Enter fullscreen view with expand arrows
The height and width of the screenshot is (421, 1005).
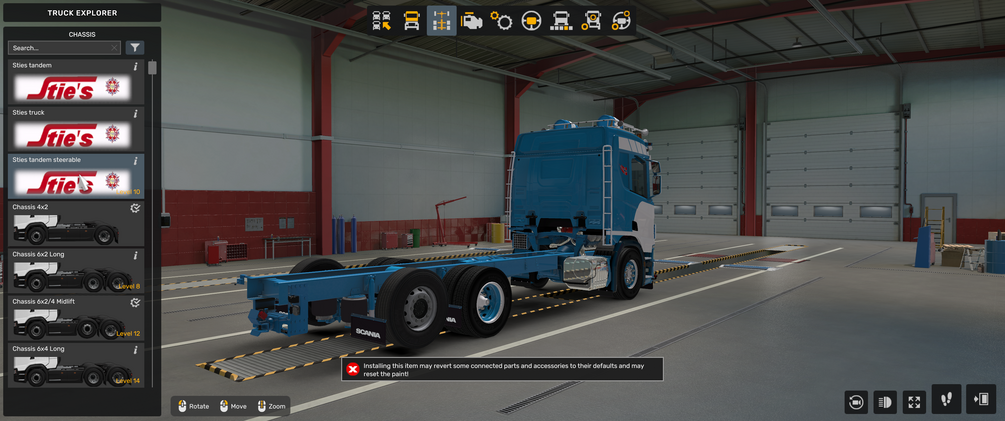[914, 402]
